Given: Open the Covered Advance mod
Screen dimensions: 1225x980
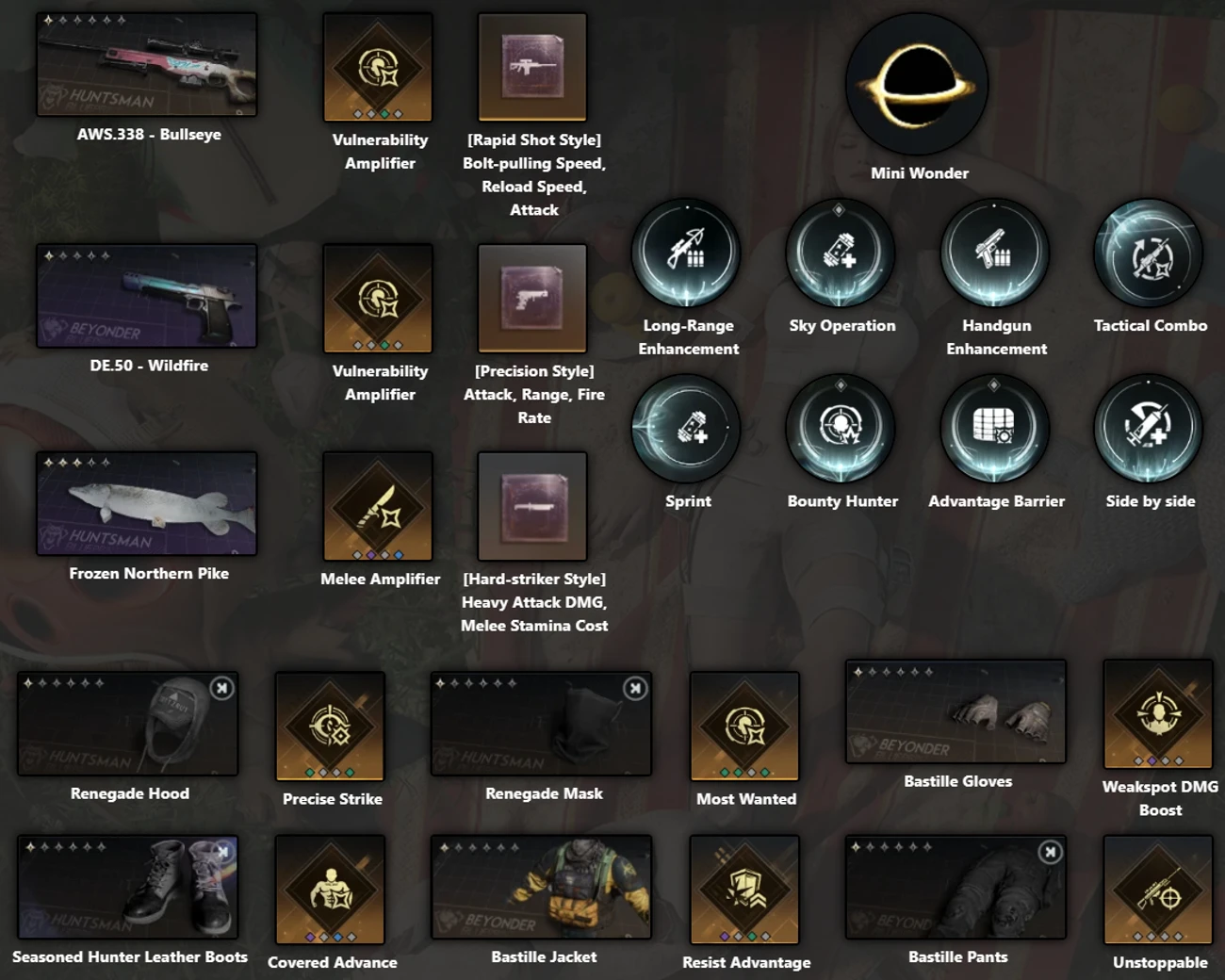Looking at the screenshot, I should point(331,890).
